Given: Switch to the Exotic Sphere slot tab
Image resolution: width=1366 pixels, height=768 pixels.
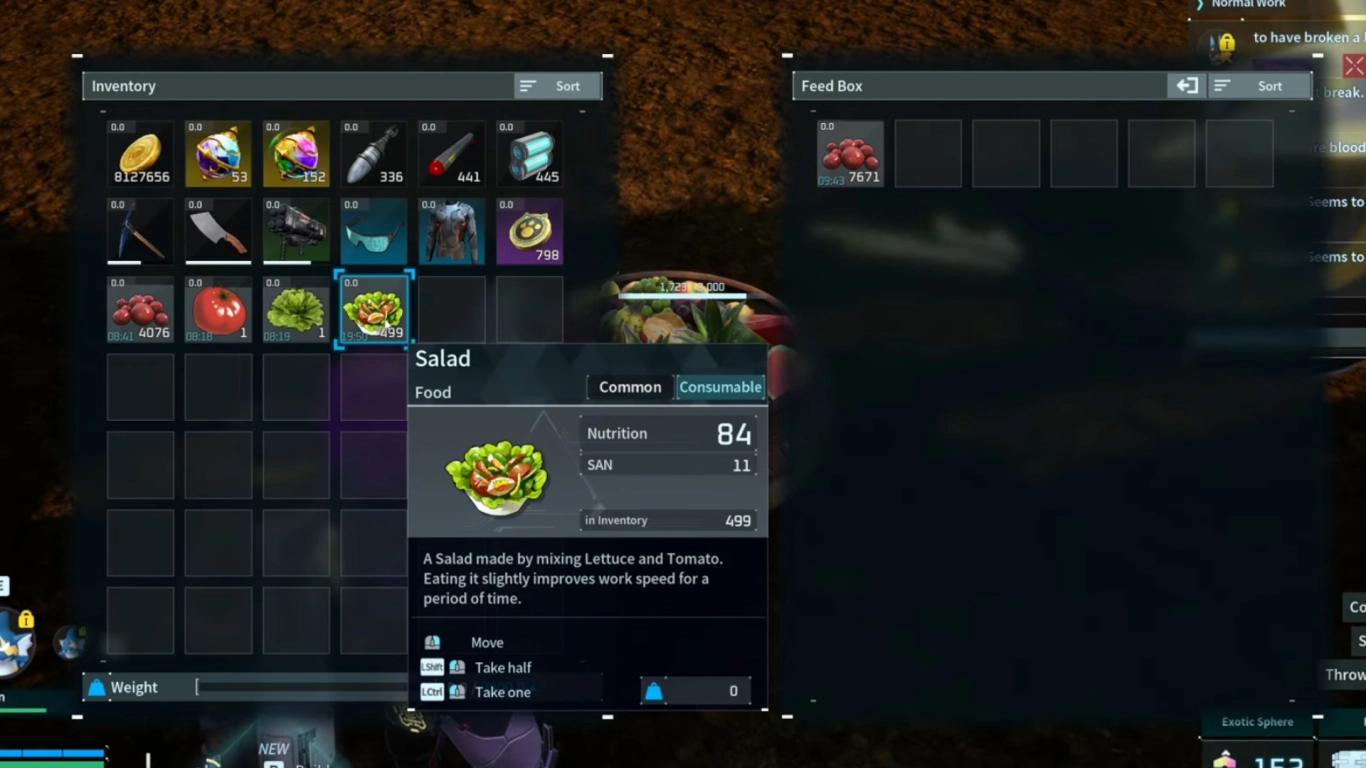Looking at the screenshot, I should [1256, 721].
